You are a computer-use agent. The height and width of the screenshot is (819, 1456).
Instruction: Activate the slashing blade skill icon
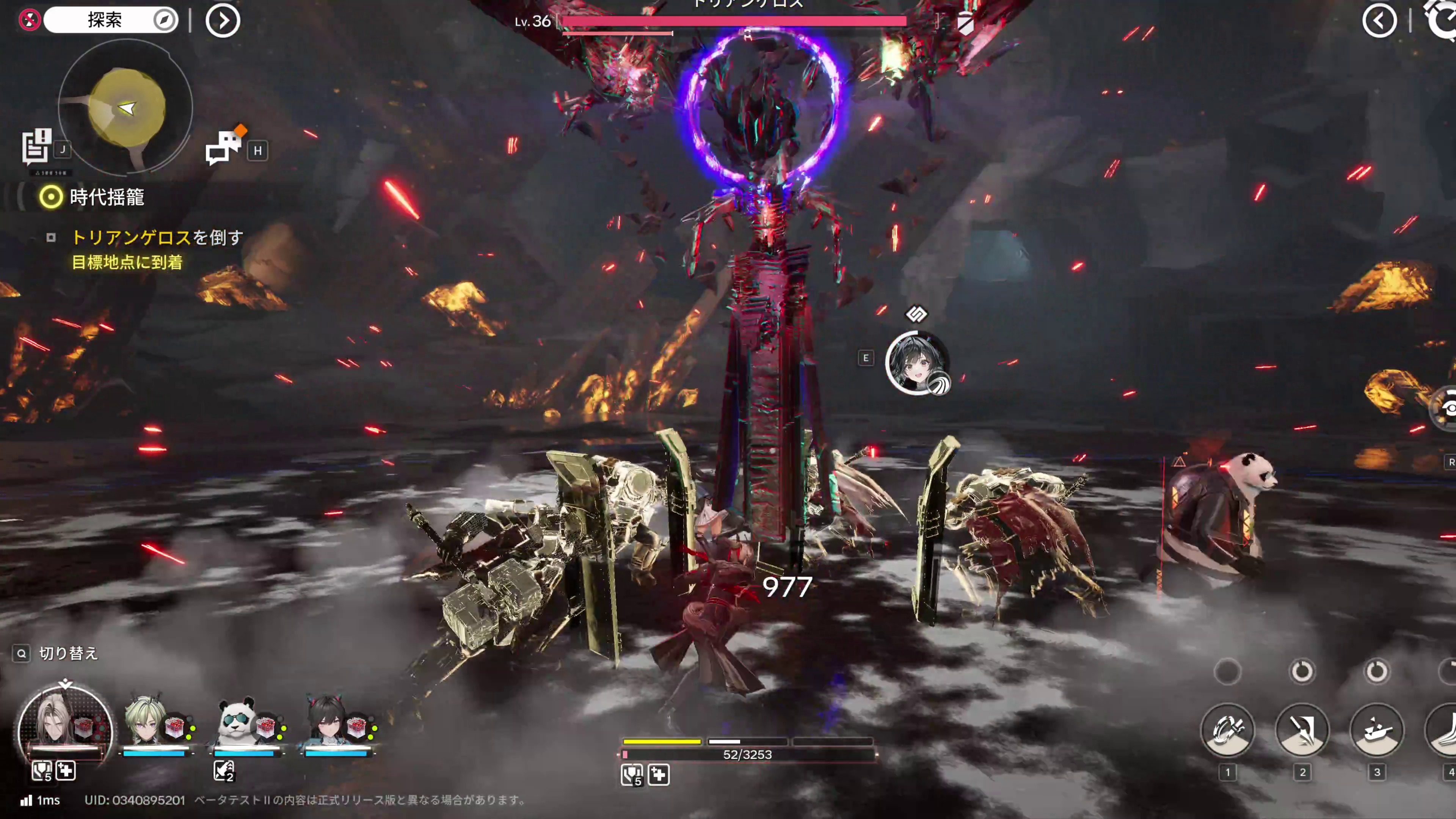tap(1302, 730)
